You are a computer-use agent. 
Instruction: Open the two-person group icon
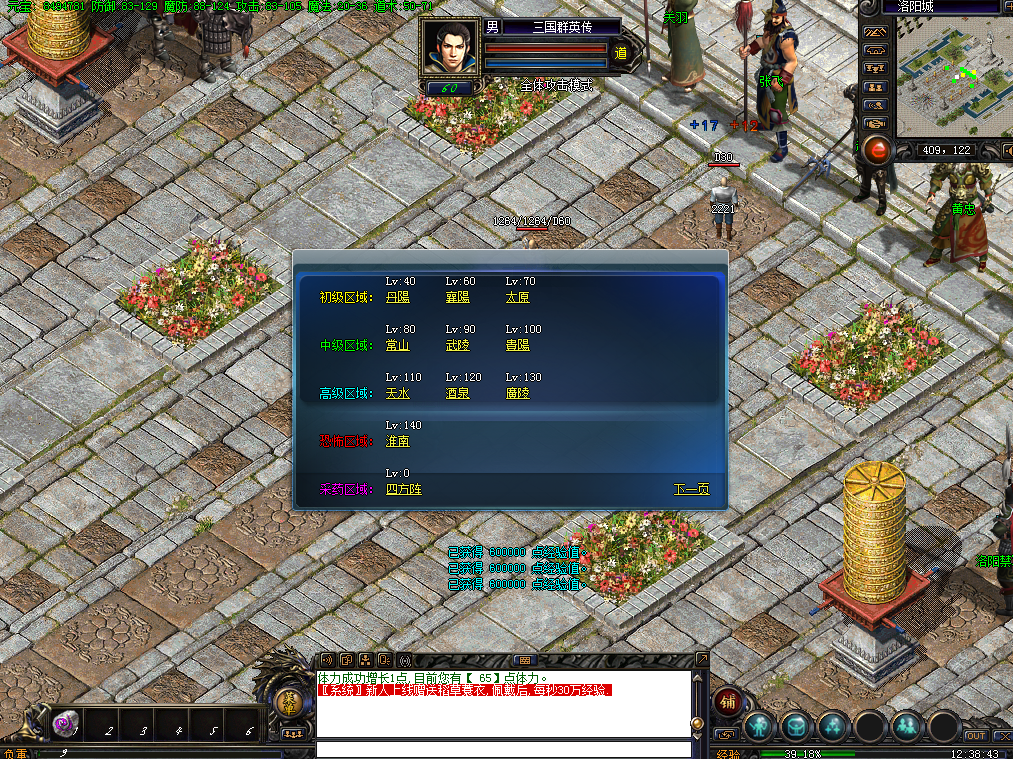pyautogui.click(x=906, y=726)
